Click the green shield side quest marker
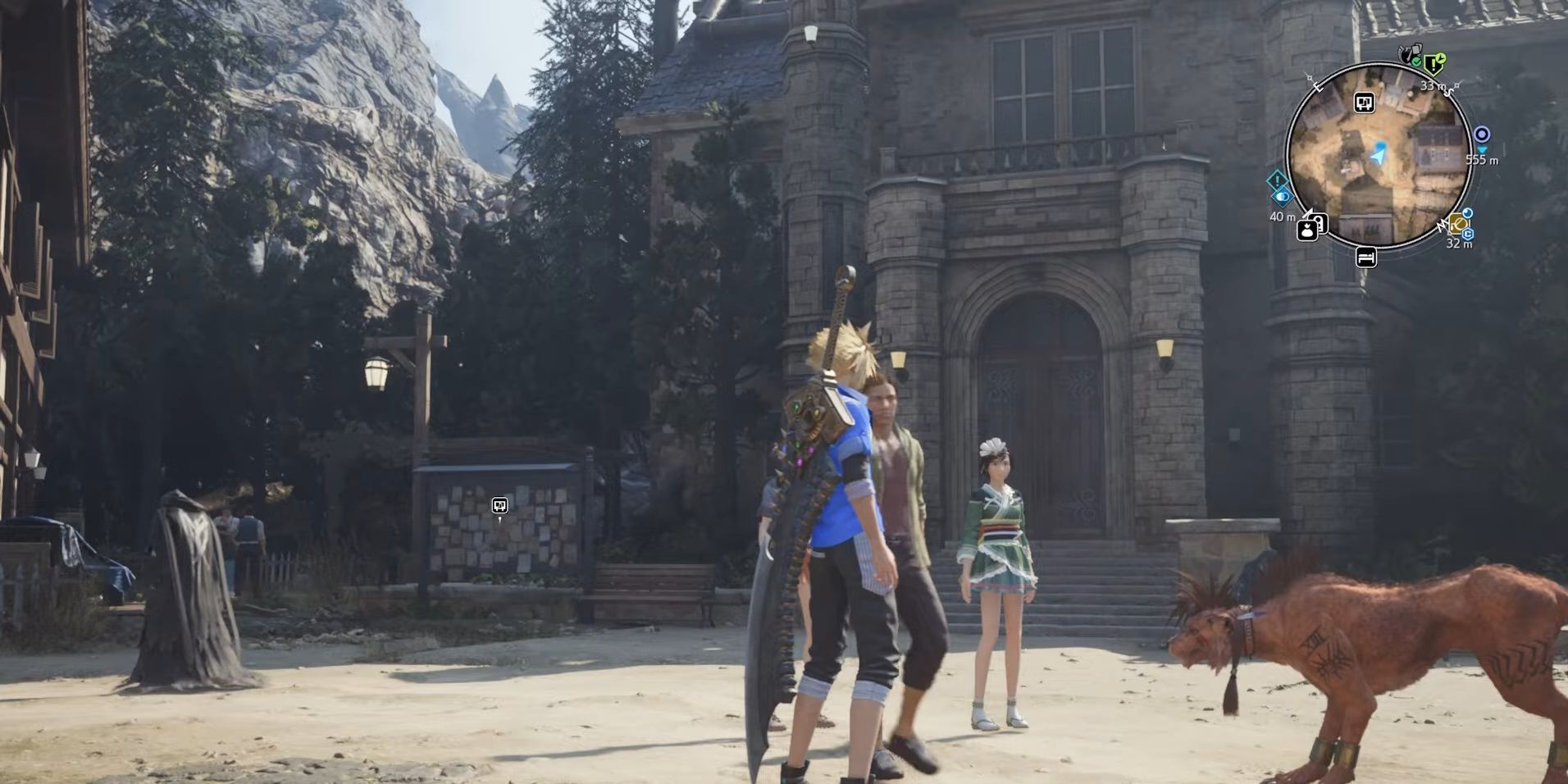Image resolution: width=1568 pixels, height=784 pixels. [x=1433, y=62]
